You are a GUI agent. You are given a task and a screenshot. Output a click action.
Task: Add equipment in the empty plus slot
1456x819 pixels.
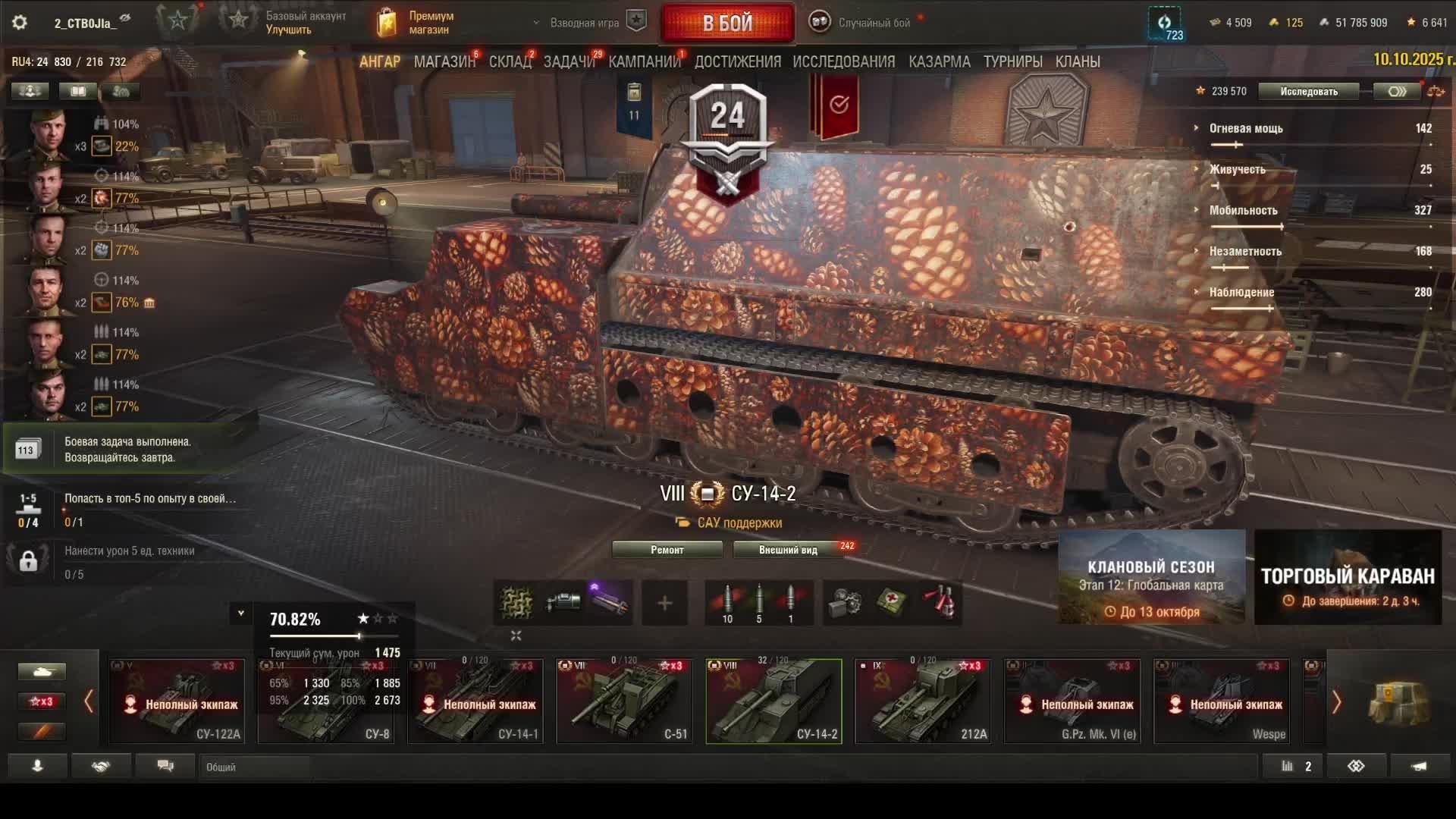click(x=664, y=603)
